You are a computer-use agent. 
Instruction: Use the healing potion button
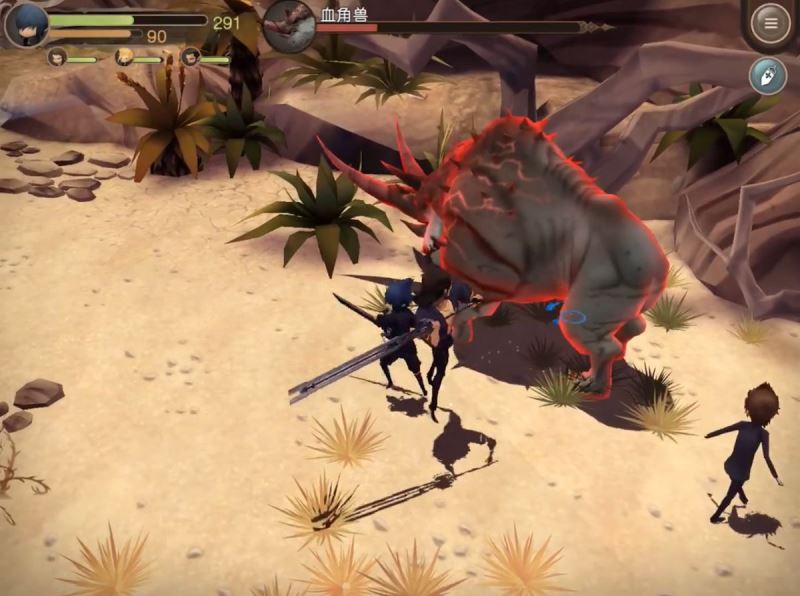pyautogui.click(x=769, y=76)
